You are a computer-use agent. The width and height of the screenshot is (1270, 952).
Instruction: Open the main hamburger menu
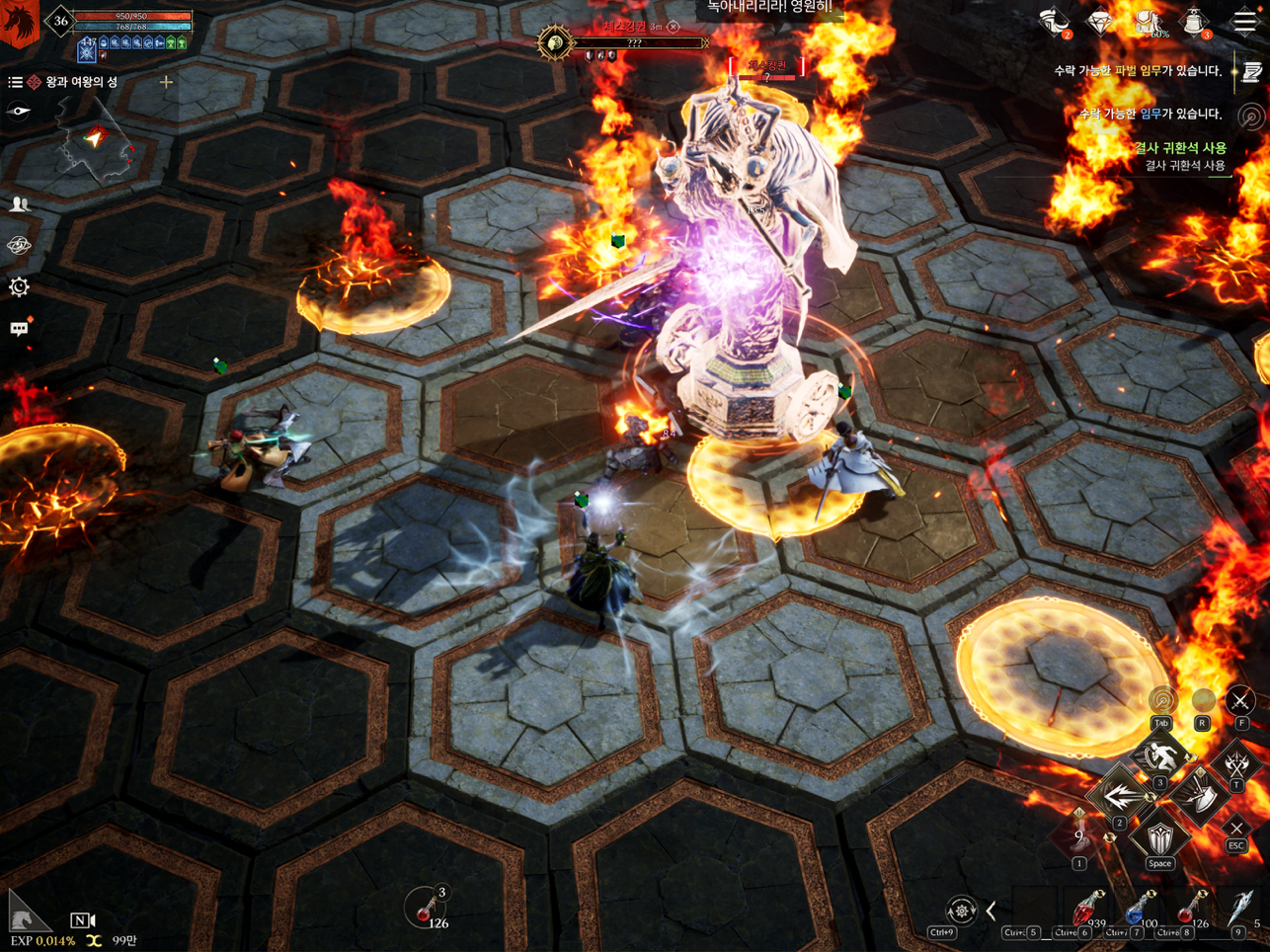(1244, 22)
